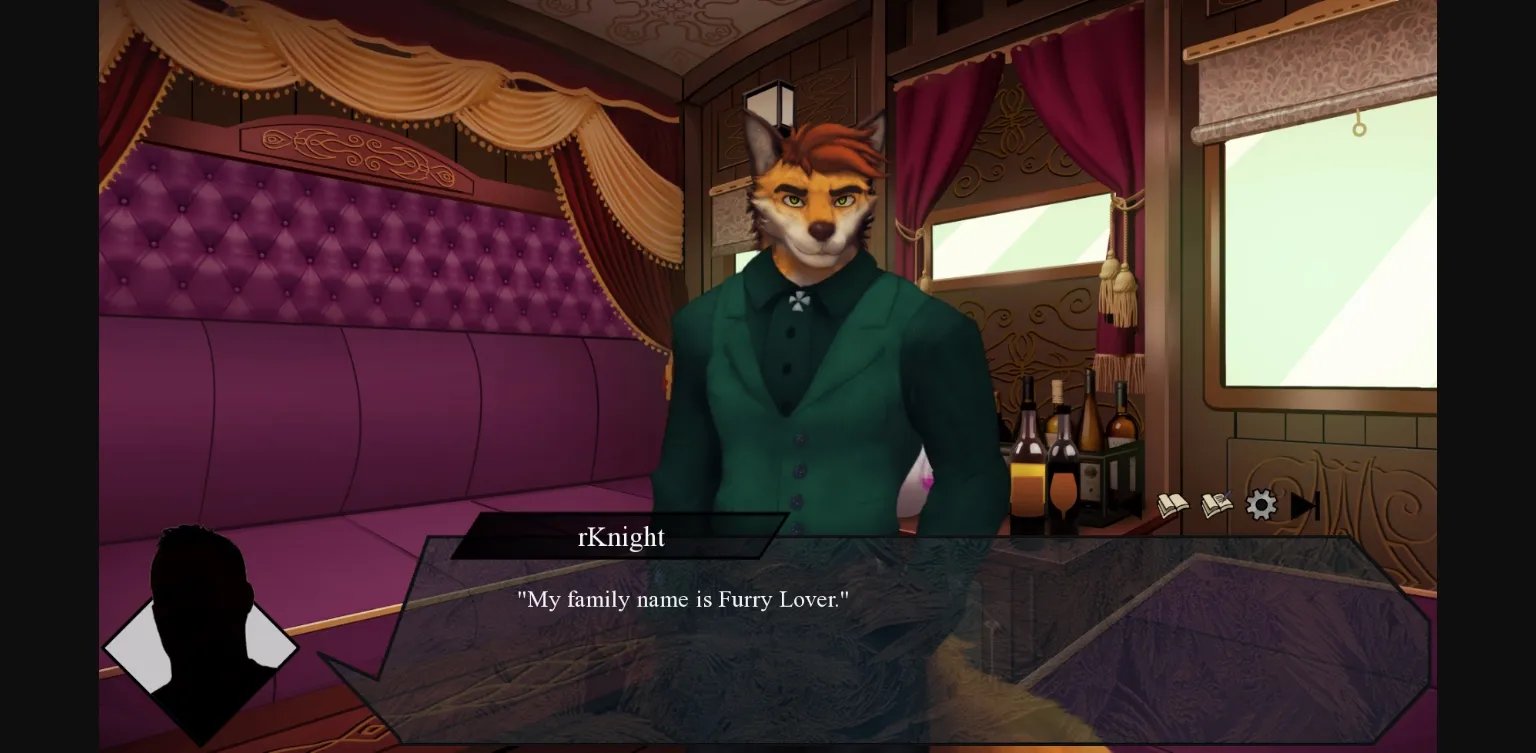This screenshot has height=753, width=1536.
Task: Open settings via the gear icon
Action: coord(1261,505)
